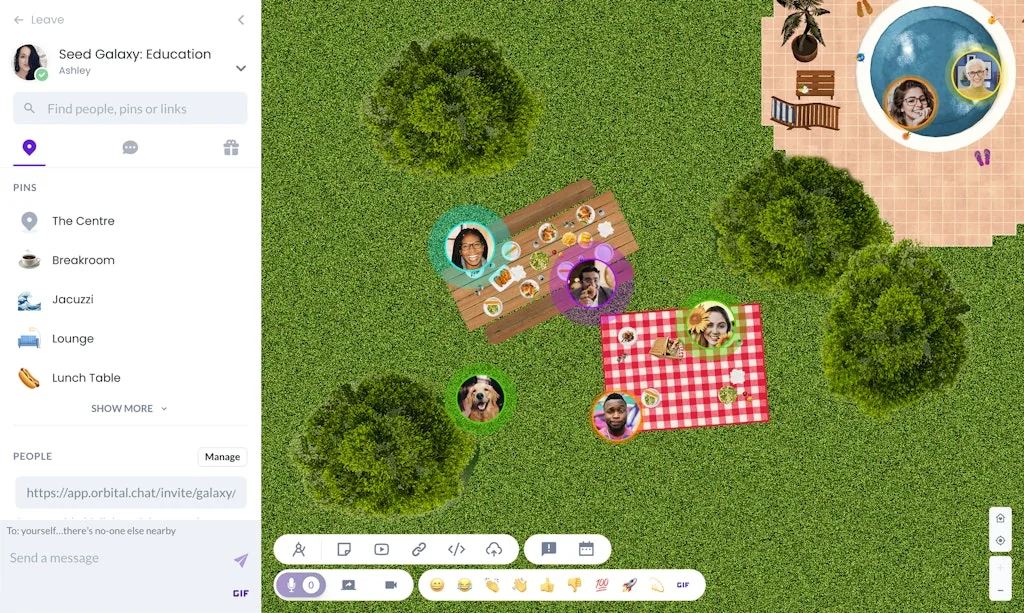Screen dimensions: 1024x613
Task: Open the Manage people button
Action: click(222, 457)
